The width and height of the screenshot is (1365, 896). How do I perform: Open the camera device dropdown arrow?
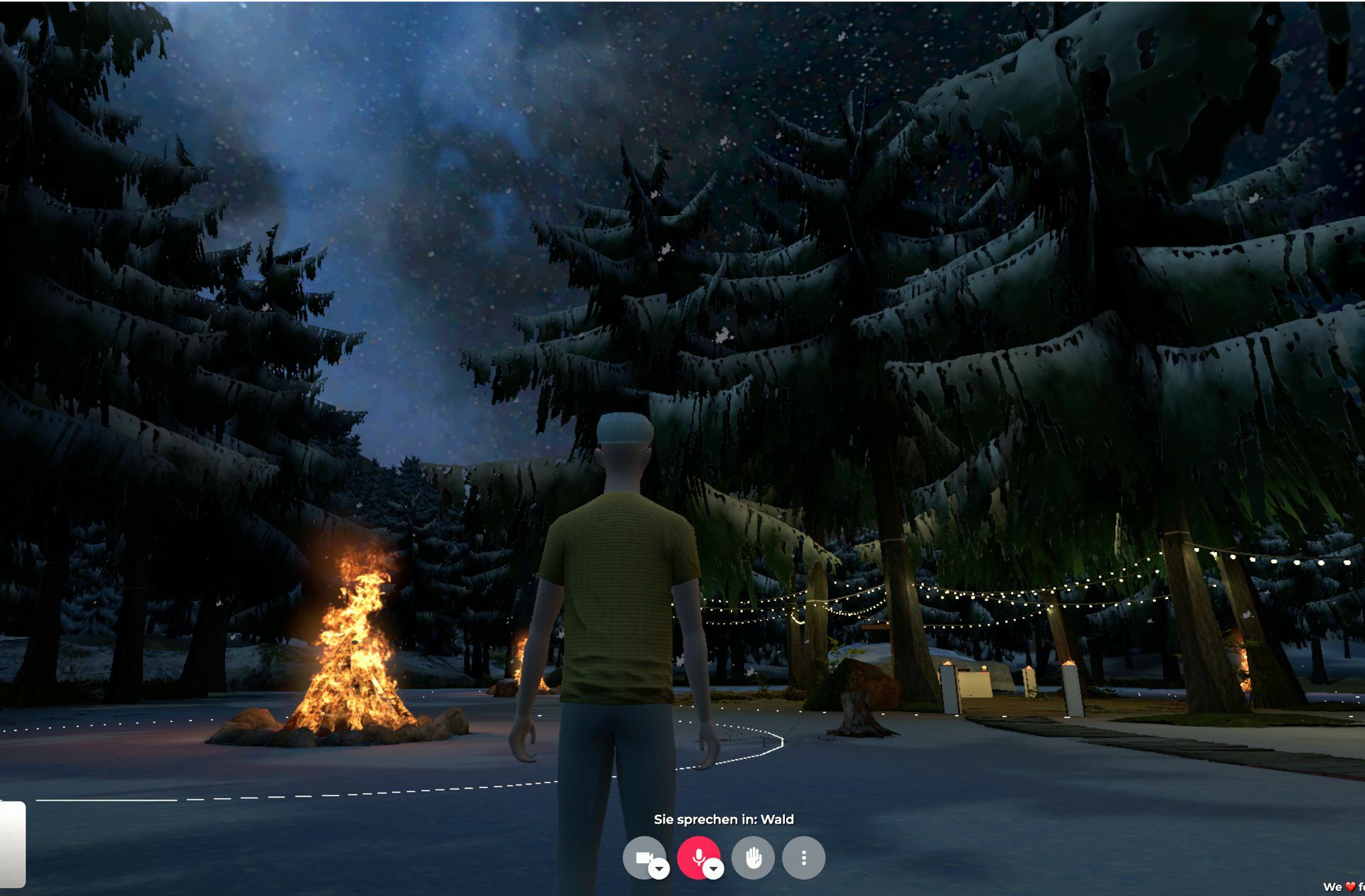(x=660, y=869)
